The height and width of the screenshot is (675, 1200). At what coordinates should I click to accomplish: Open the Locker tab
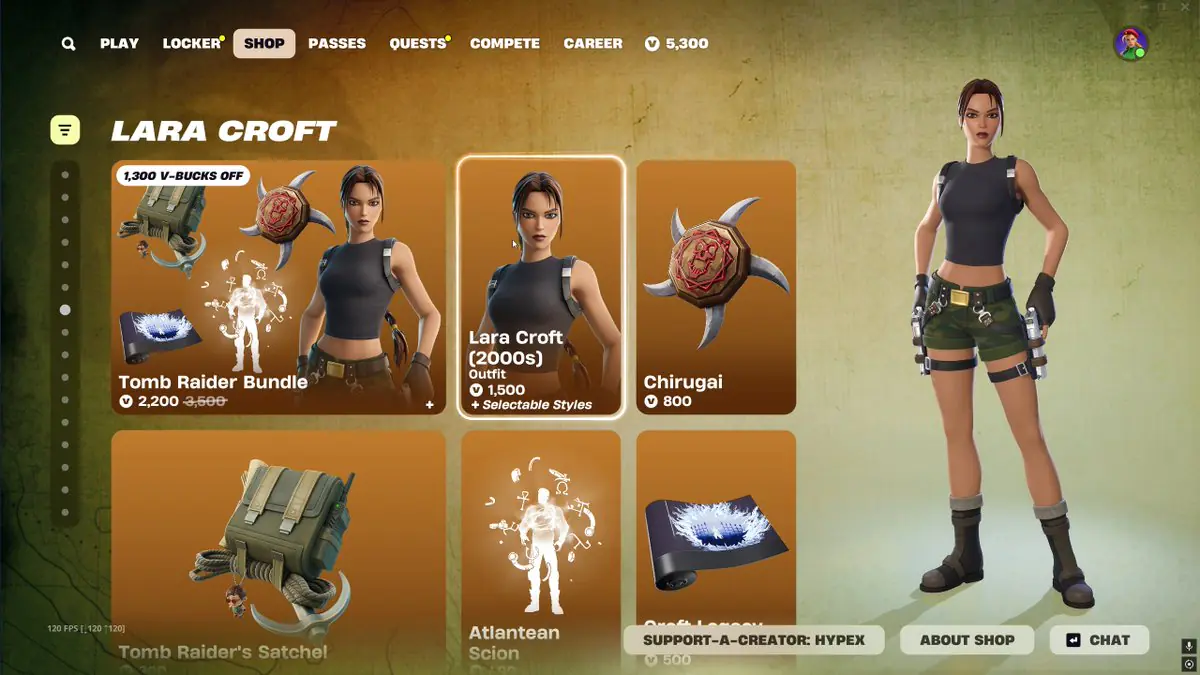(x=191, y=44)
